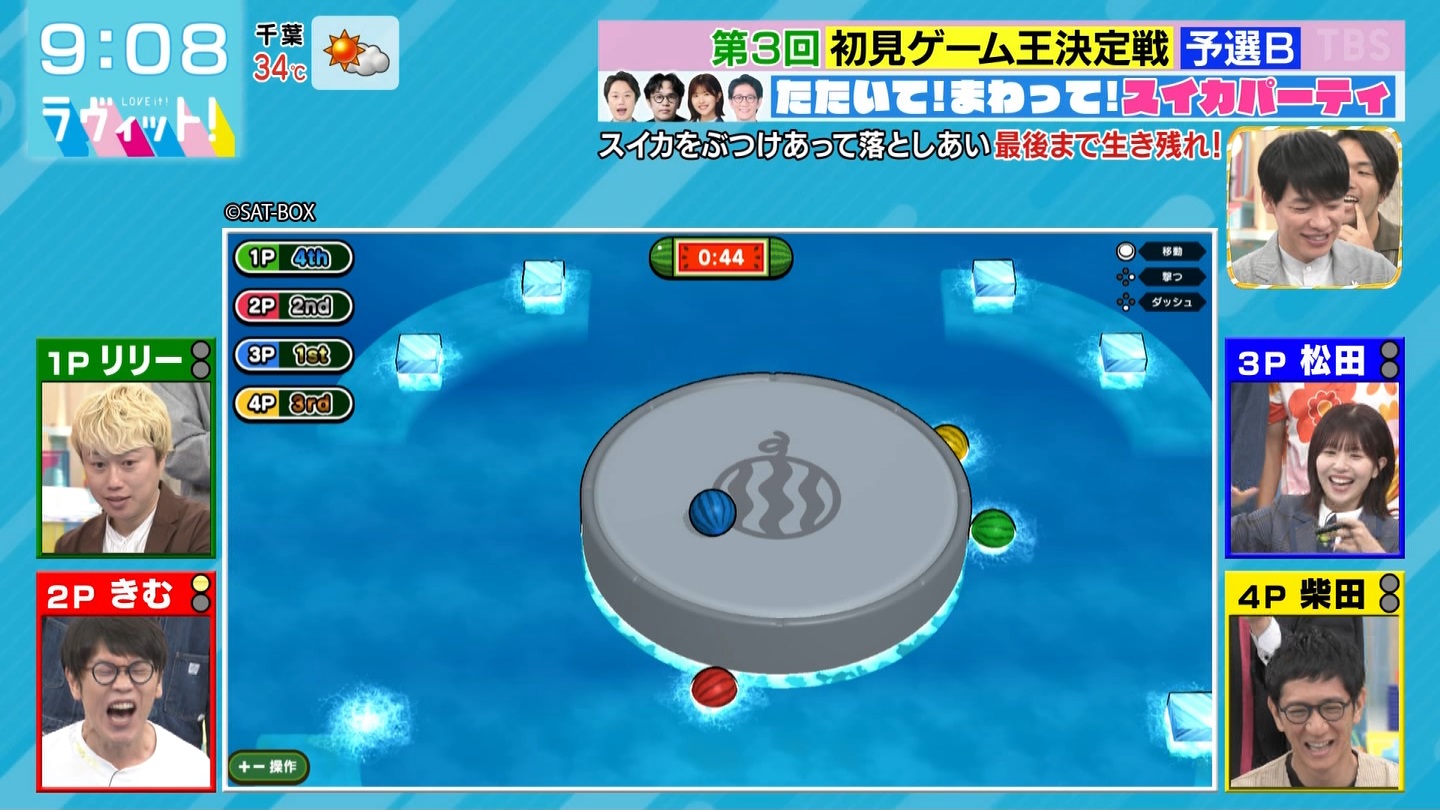Select the 1P 4th rank badge
This screenshot has height=810, width=1440.
293,258
